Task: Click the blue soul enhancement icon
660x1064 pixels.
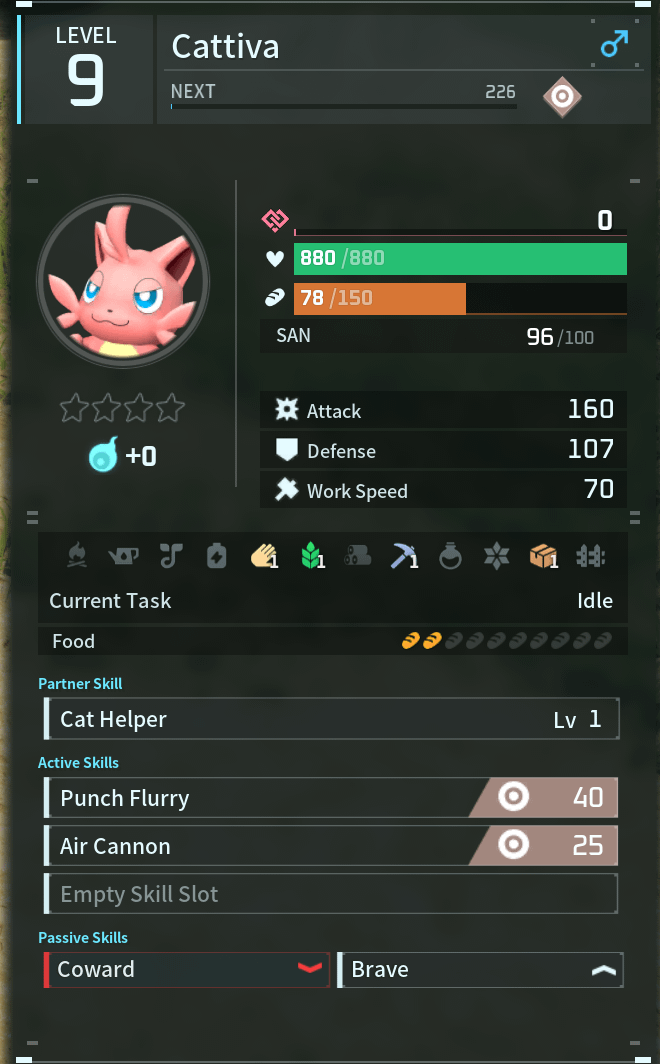Action: (103, 455)
